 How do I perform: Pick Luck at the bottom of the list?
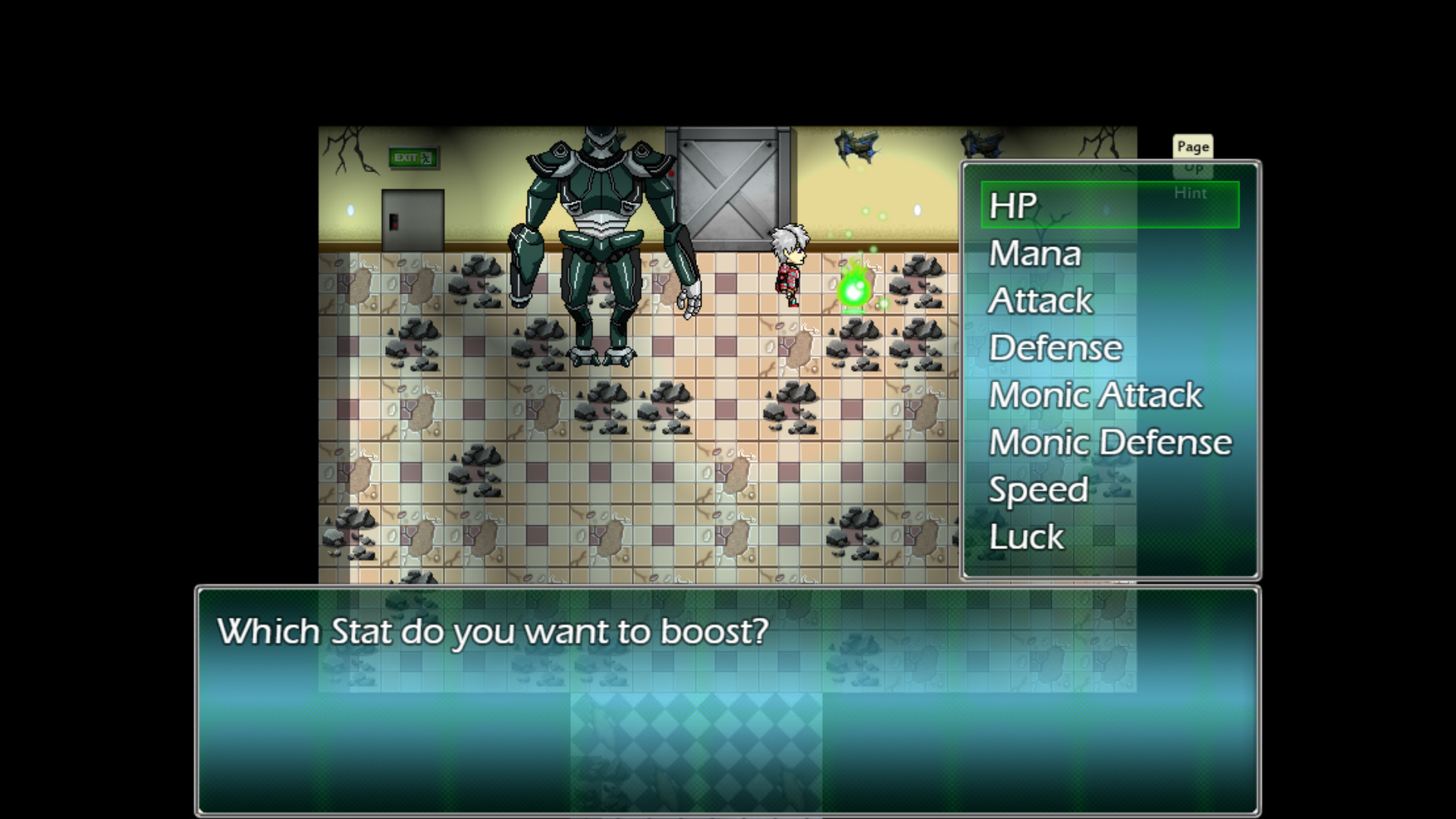(x=1026, y=536)
